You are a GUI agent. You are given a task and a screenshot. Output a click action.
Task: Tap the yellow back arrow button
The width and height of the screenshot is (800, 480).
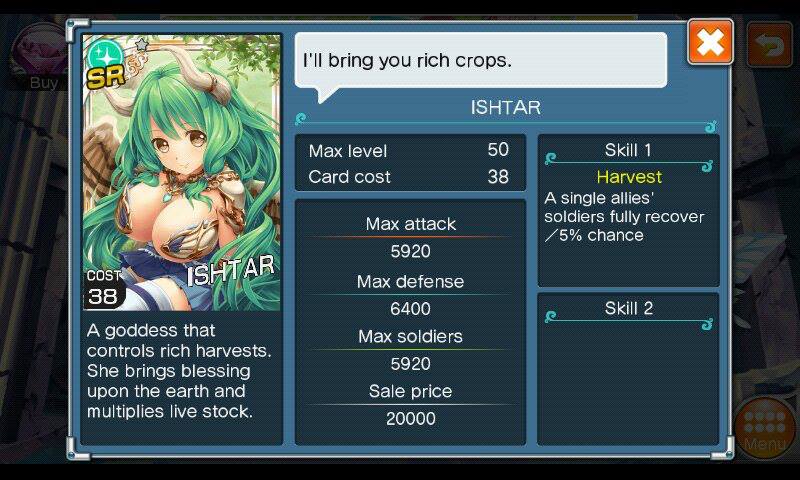pyautogui.click(x=768, y=45)
